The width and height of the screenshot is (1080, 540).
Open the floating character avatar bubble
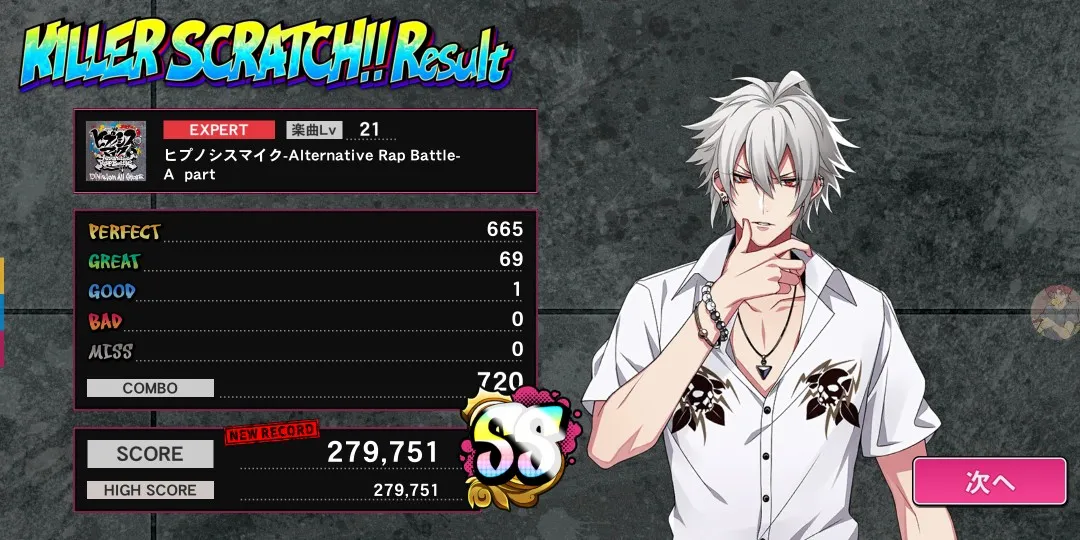click(x=1054, y=309)
